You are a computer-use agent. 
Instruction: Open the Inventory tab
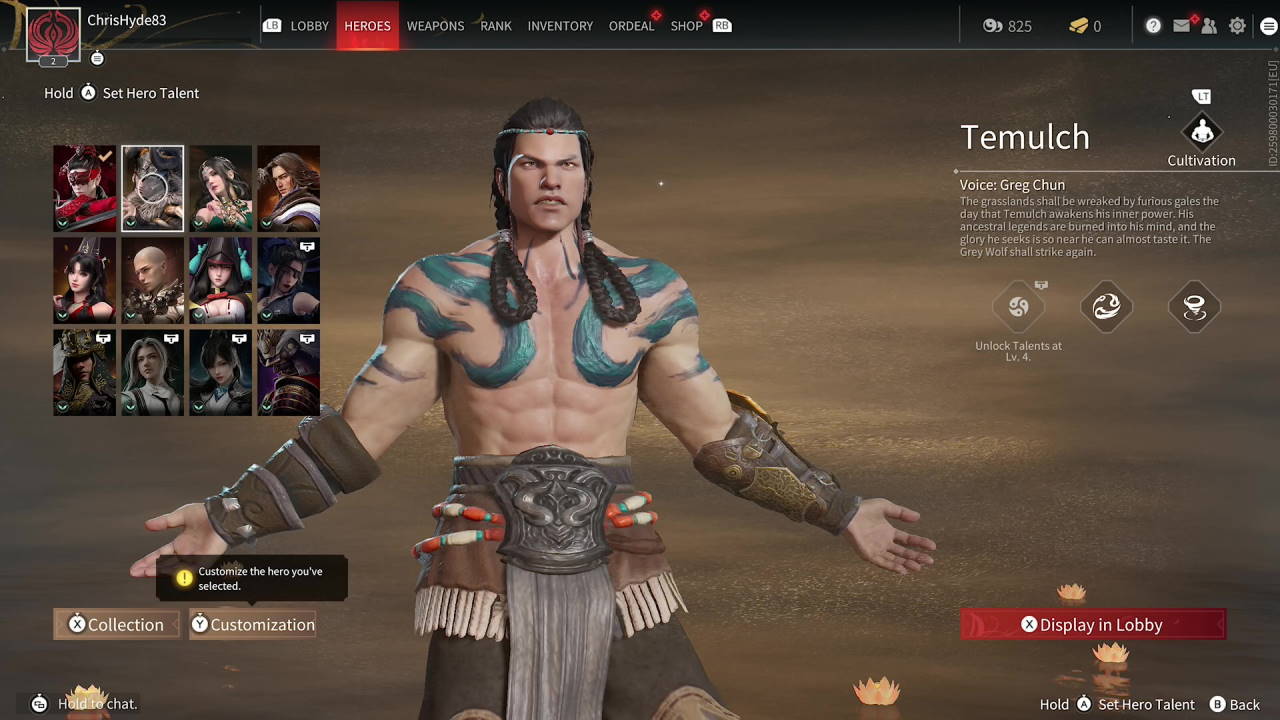point(560,26)
